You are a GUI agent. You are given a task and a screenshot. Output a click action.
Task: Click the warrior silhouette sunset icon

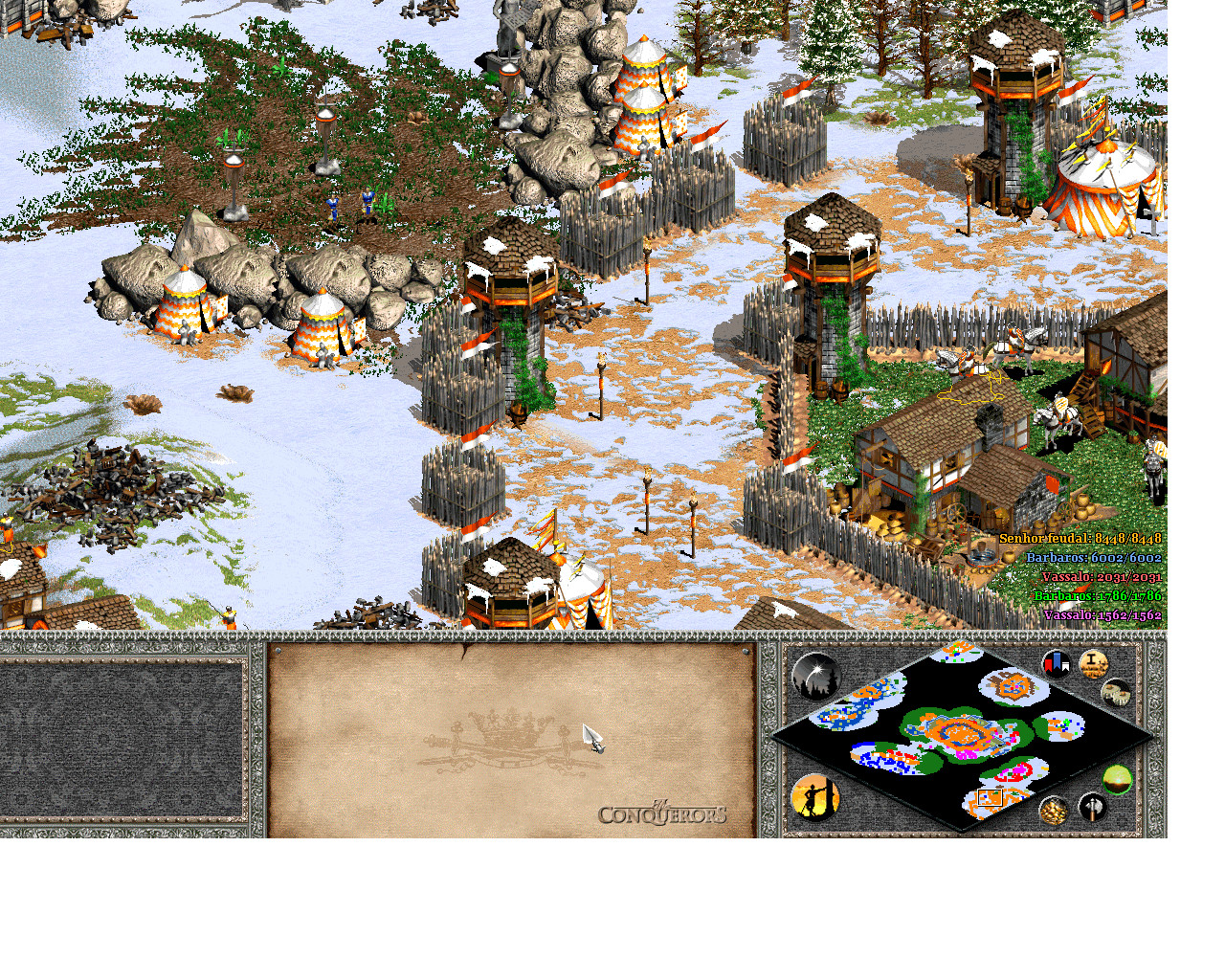[813, 799]
